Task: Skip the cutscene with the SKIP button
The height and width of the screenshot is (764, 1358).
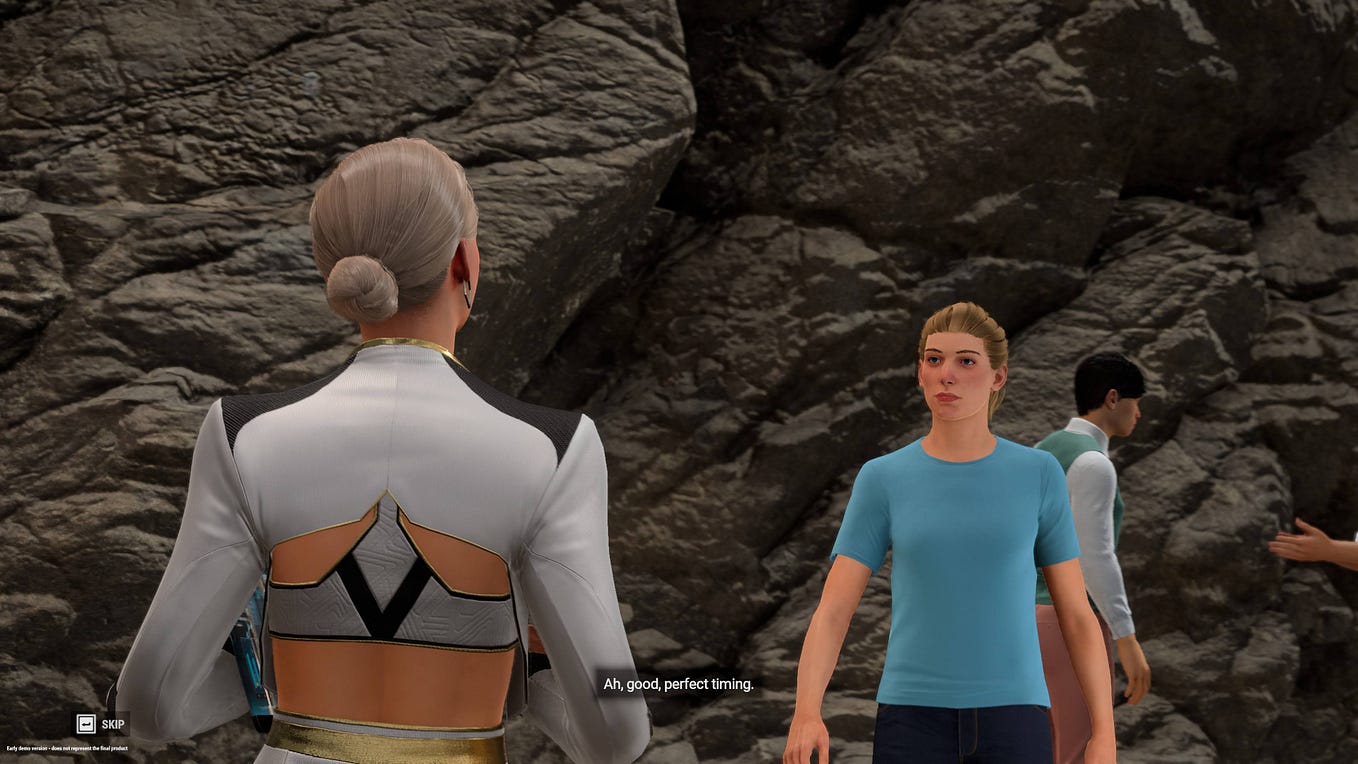Action: [101, 723]
